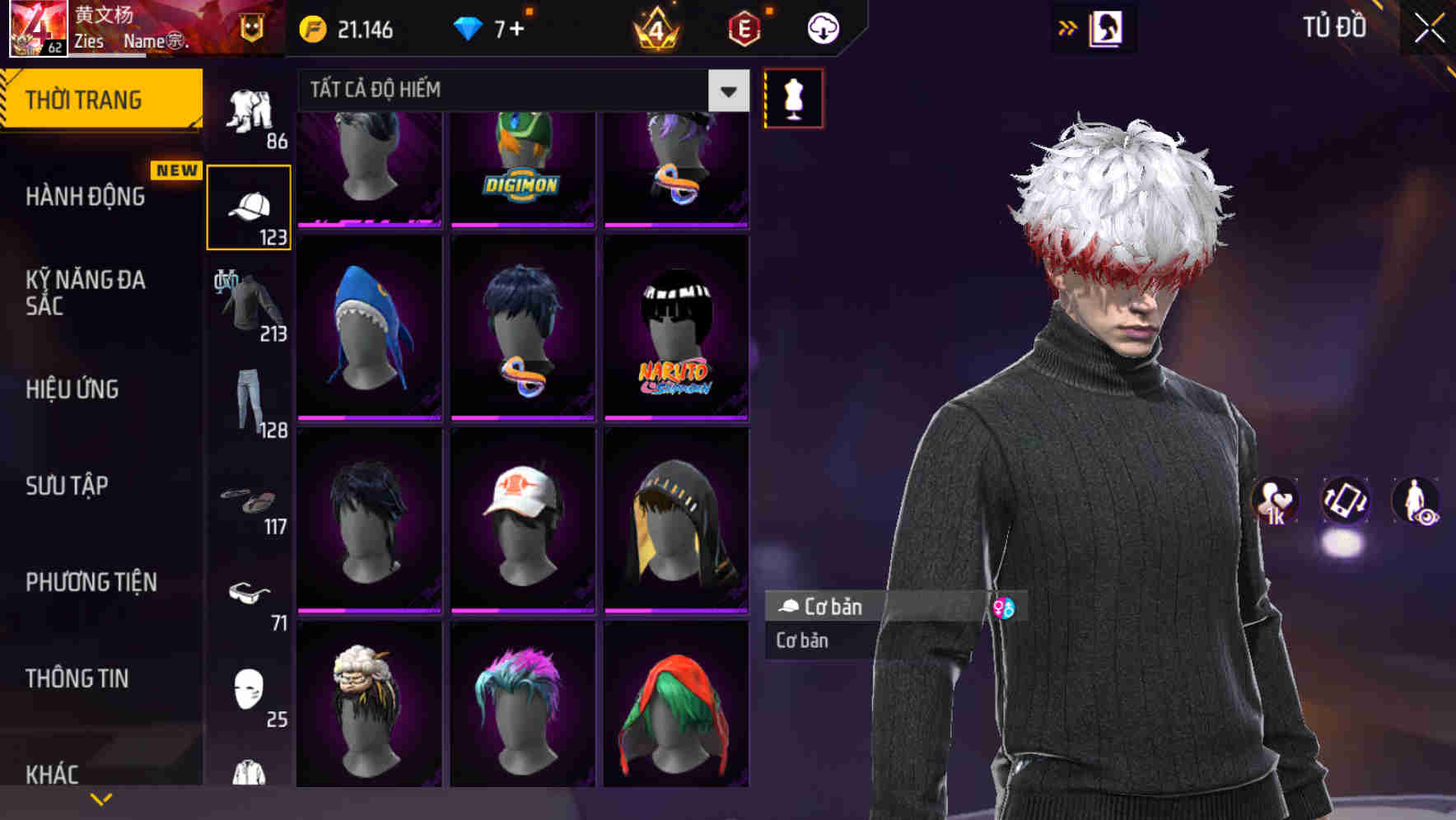The width and height of the screenshot is (1456, 820).
Task: Open the TỦ ĐỒ wardrobe label
Action: point(1333,26)
